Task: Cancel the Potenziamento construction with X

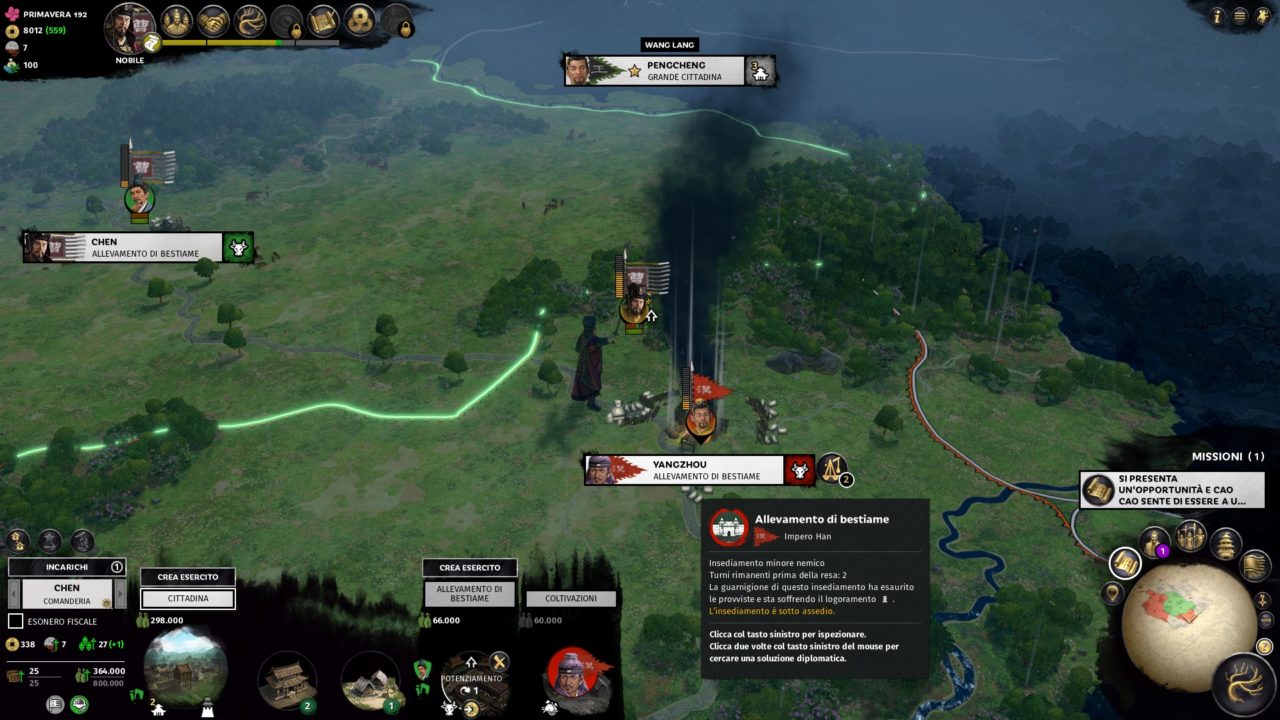Action: (x=498, y=661)
